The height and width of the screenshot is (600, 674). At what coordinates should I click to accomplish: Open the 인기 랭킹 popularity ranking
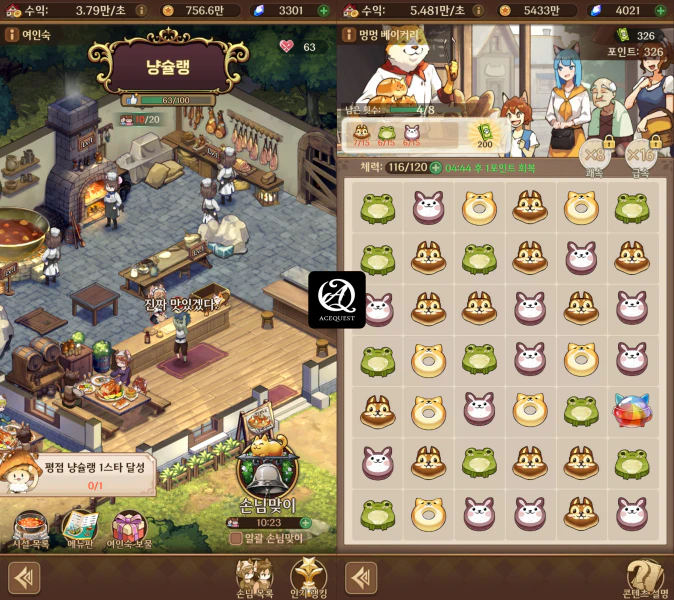pyautogui.click(x=307, y=578)
